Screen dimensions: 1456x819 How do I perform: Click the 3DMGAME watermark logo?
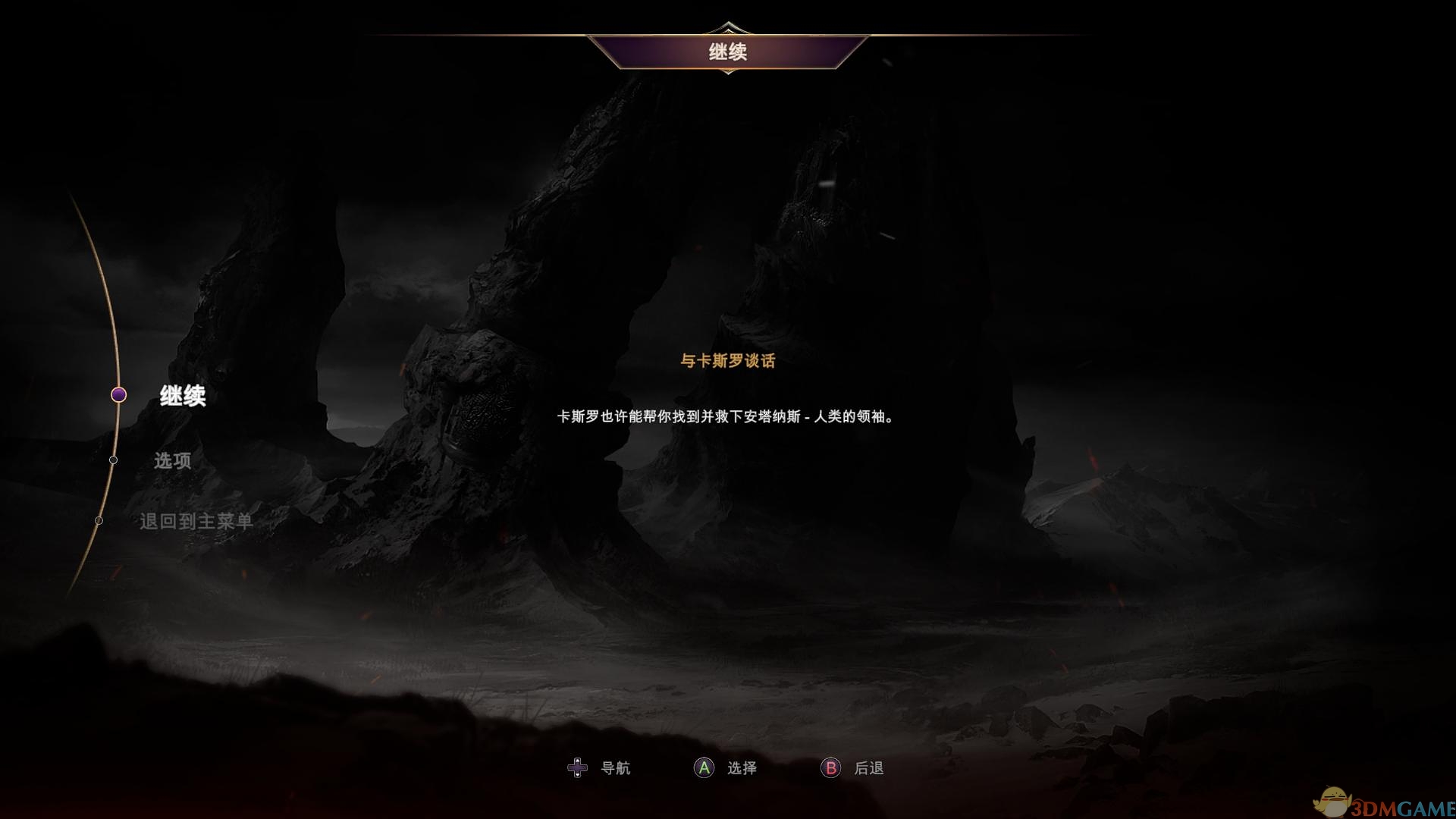pos(1388,799)
